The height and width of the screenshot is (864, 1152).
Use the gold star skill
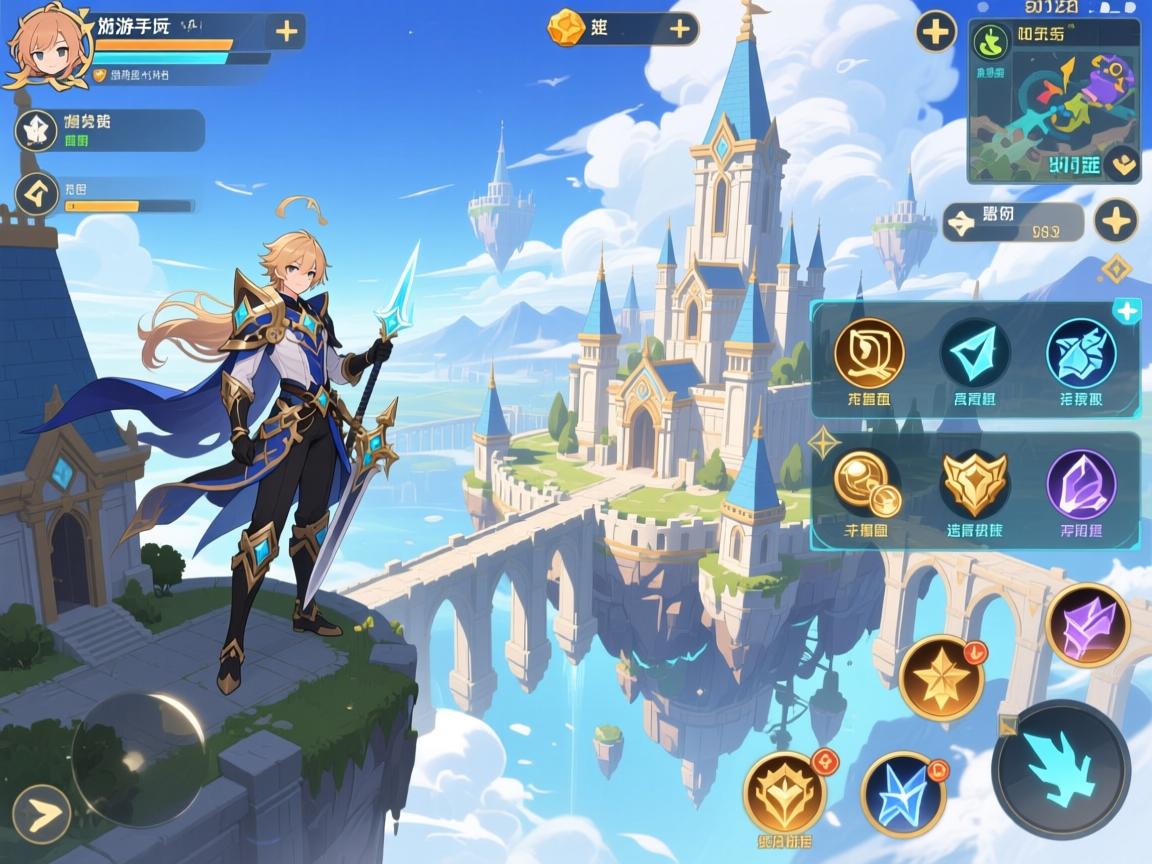click(940, 678)
